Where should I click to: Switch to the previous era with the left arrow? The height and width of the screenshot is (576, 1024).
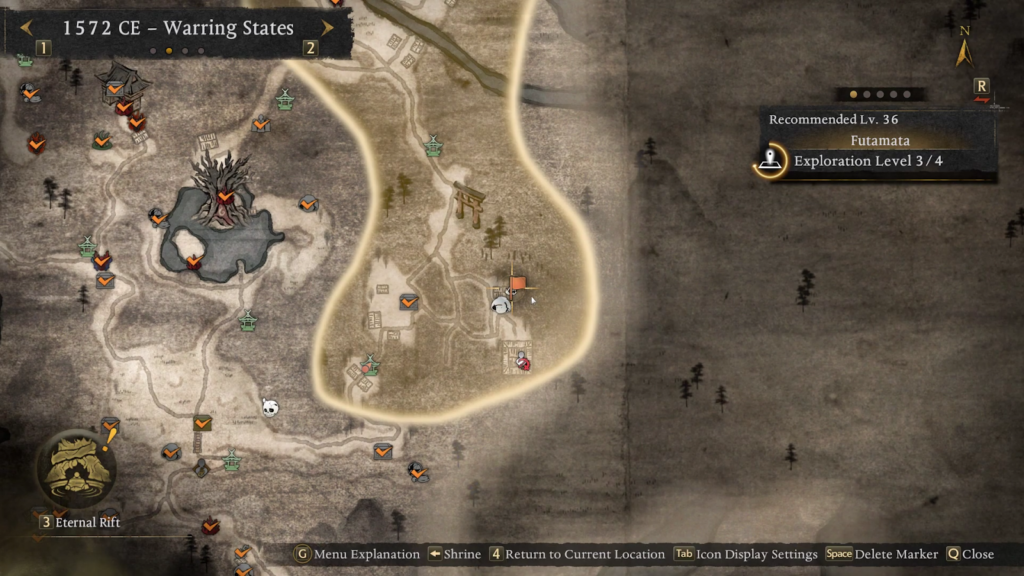pos(25,28)
